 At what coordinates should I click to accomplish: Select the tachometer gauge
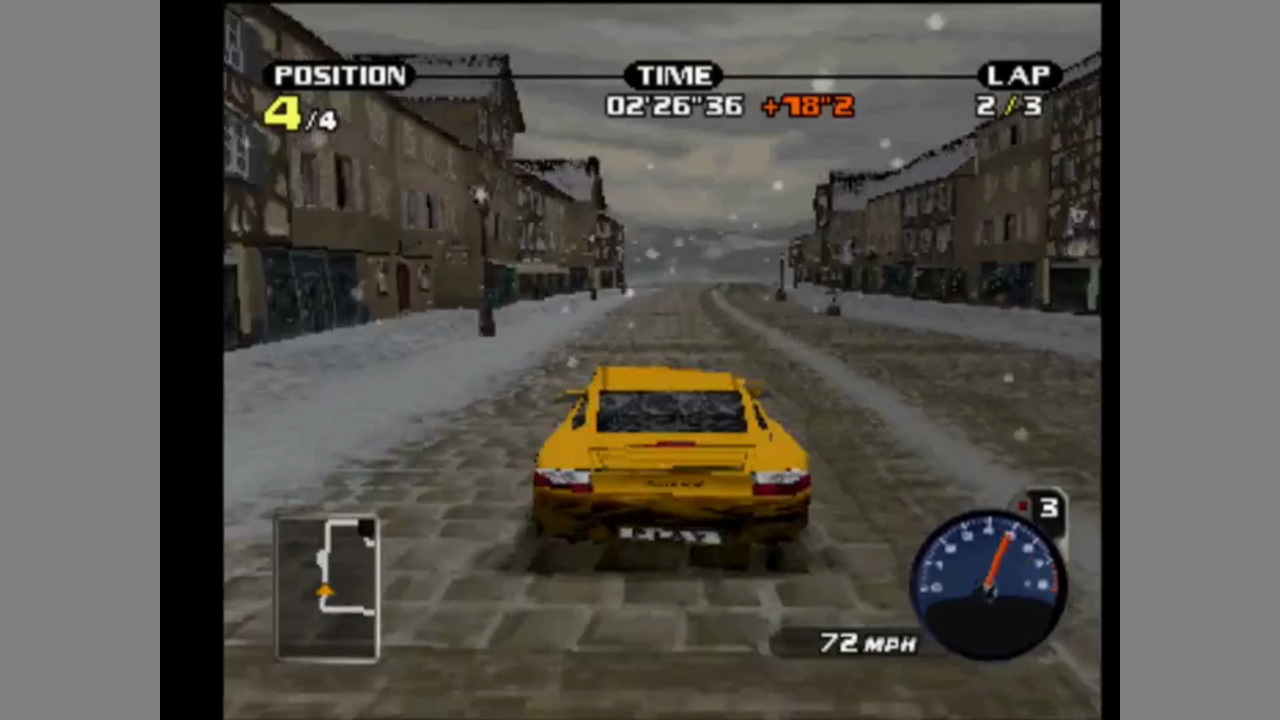pos(988,584)
